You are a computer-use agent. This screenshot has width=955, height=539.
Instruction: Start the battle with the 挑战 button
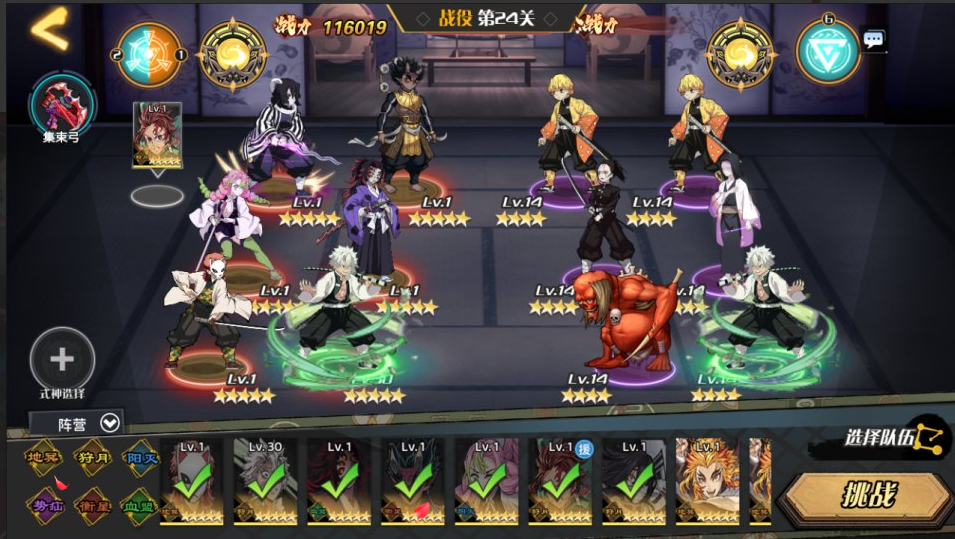tap(866, 495)
